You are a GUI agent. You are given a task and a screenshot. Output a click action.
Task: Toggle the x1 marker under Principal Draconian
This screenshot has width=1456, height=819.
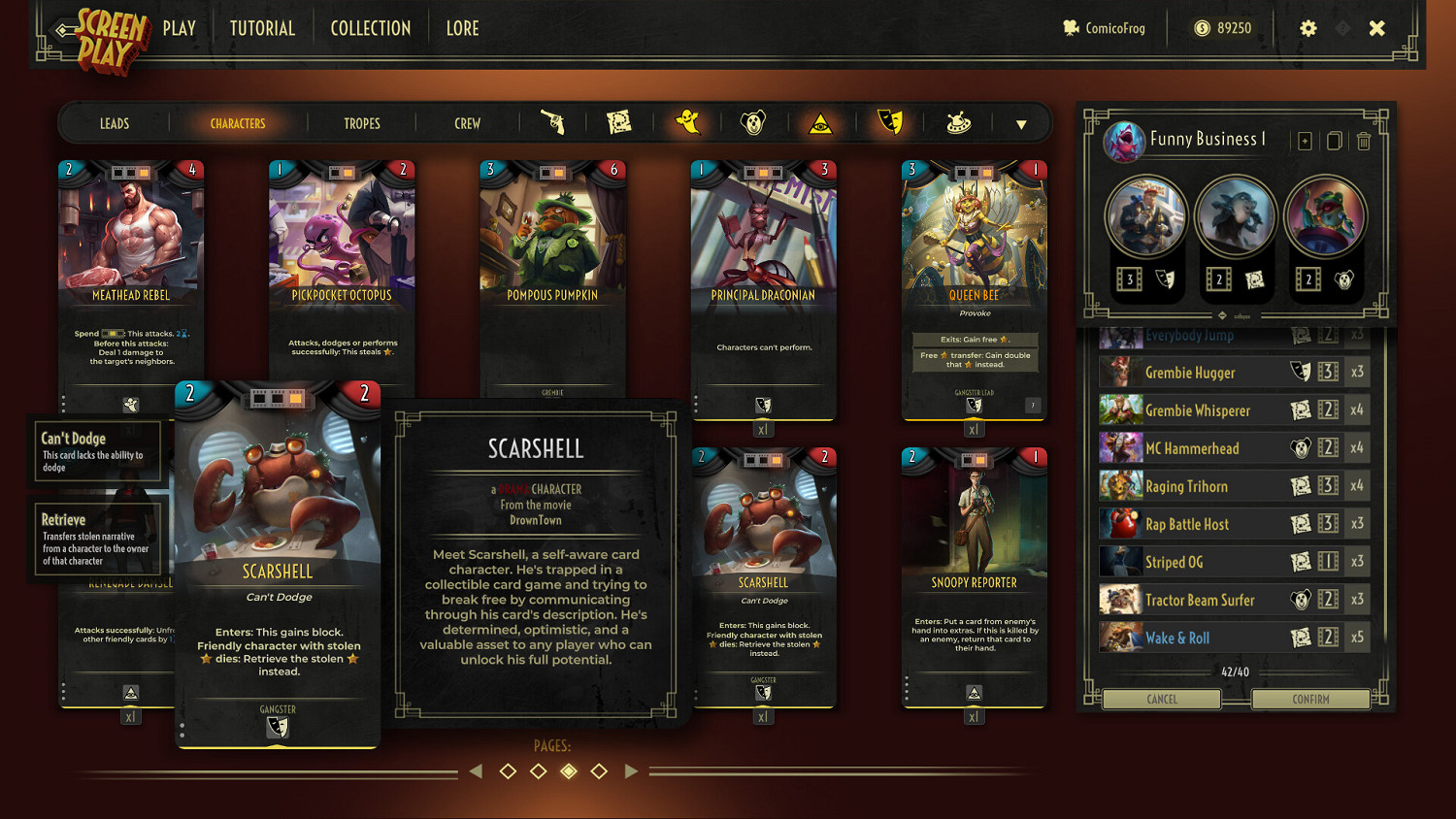(763, 428)
